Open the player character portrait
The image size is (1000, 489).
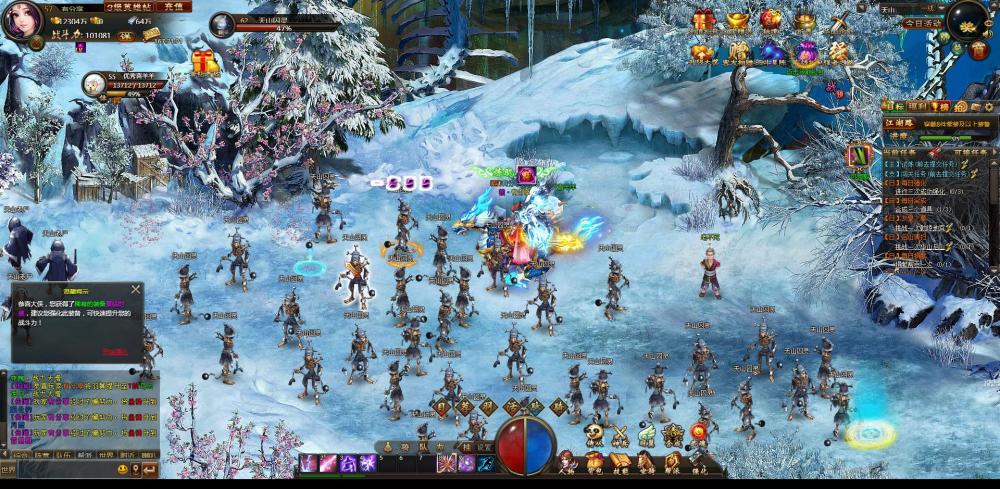tap(22, 20)
